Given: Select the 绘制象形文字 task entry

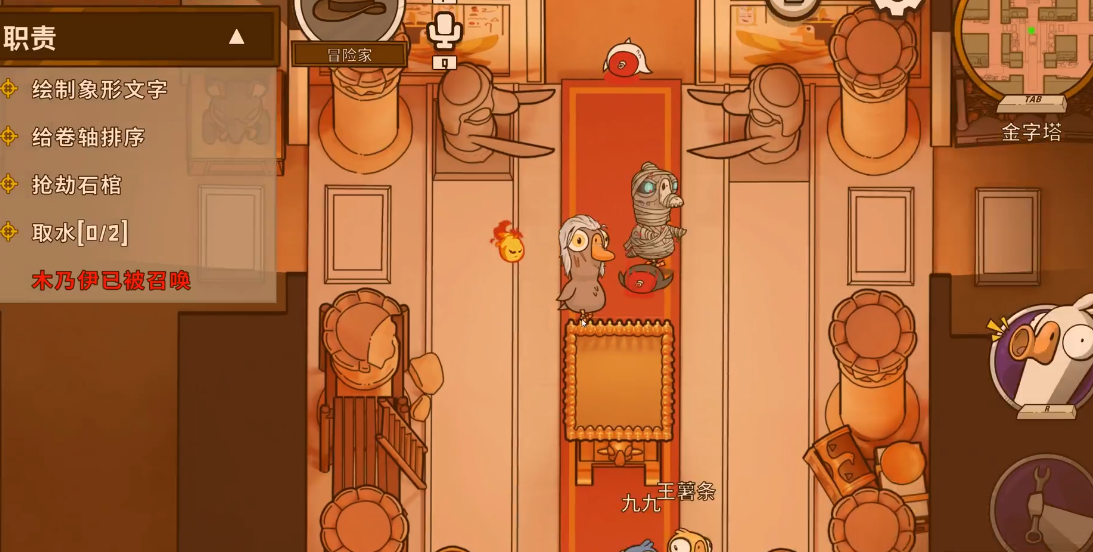Looking at the screenshot, I should click(99, 90).
